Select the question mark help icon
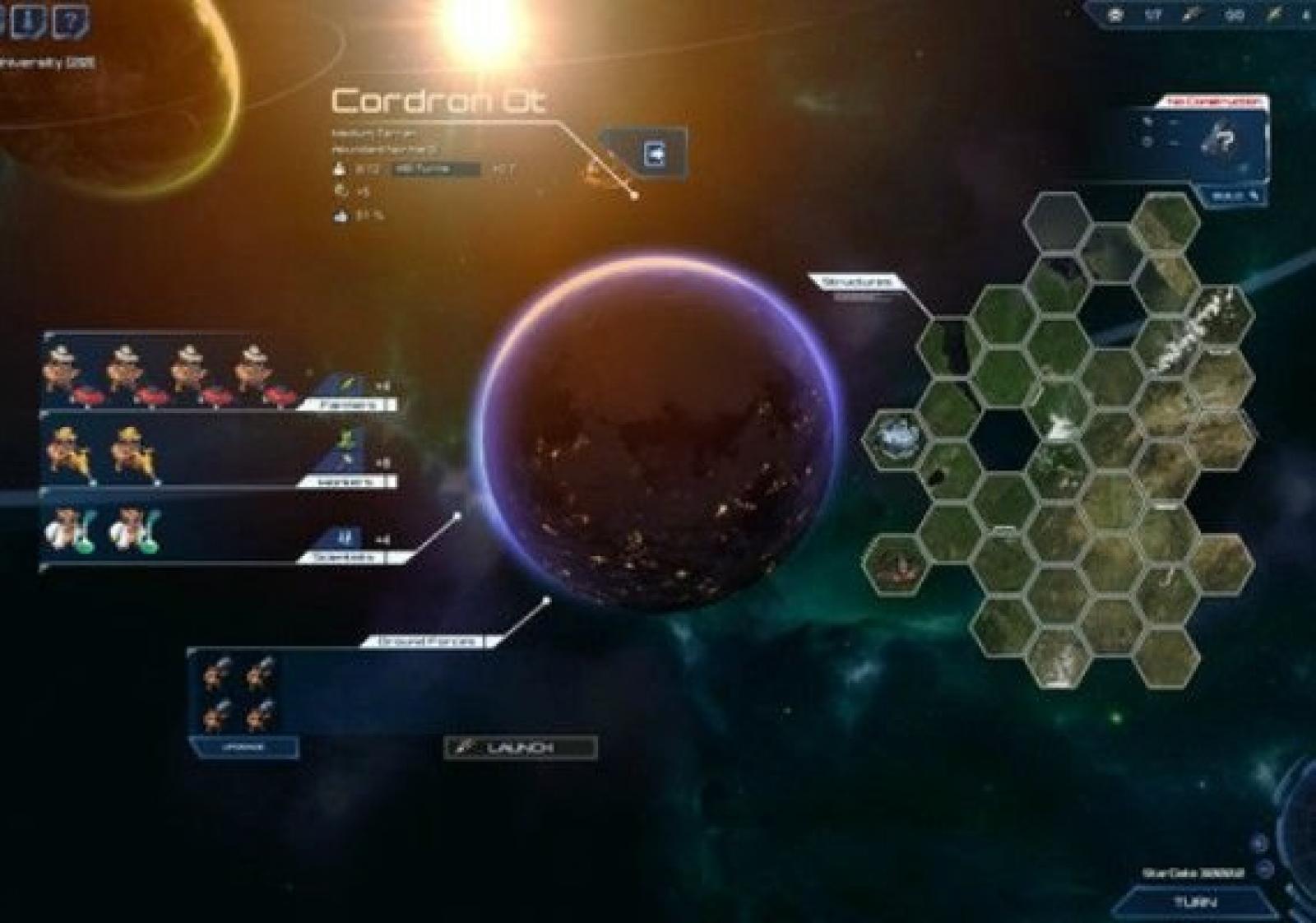Screen dimensions: 1316x923 coord(70,20)
